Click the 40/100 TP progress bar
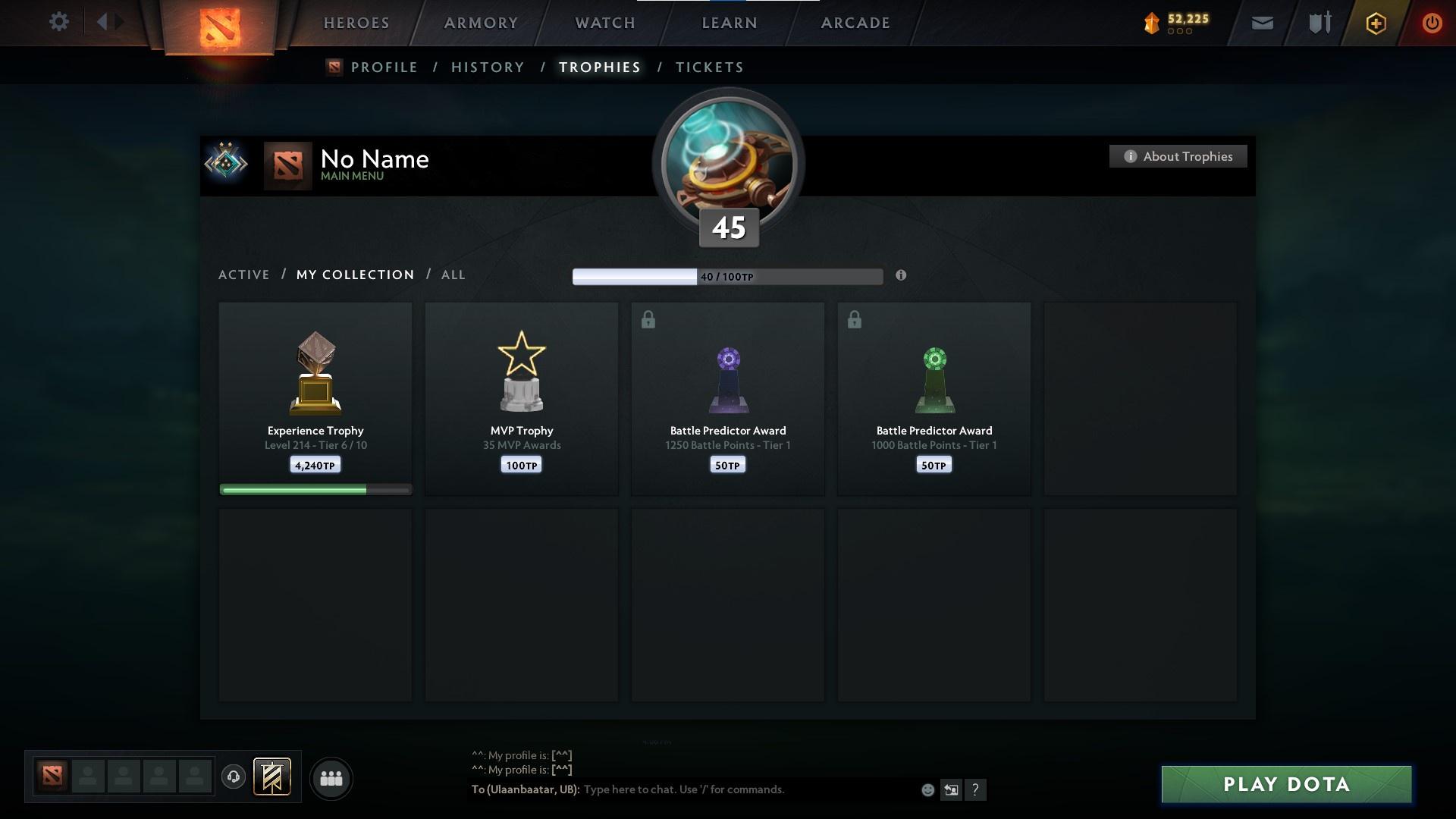Viewport: 1456px width, 819px height. click(726, 276)
